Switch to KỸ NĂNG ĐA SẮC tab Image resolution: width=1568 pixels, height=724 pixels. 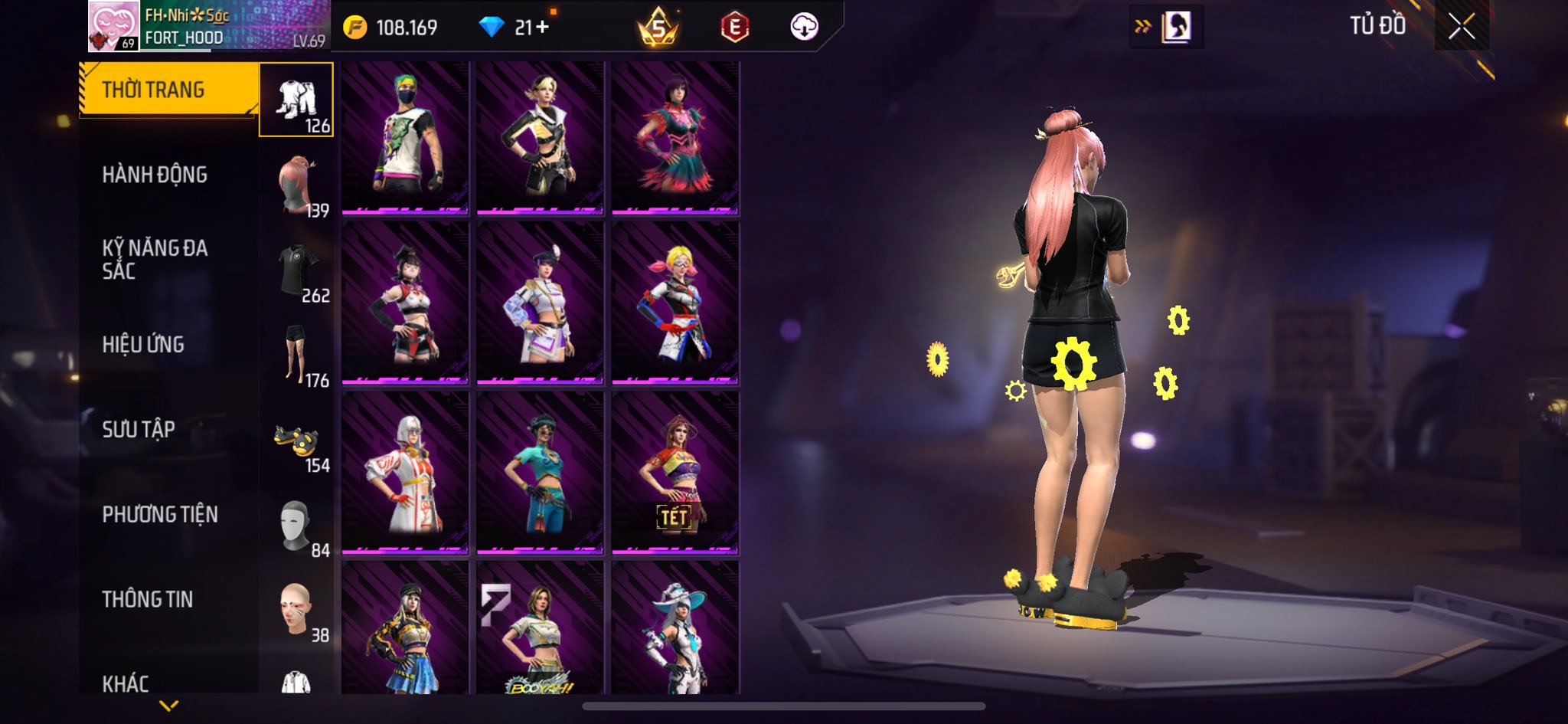pyautogui.click(x=155, y=259)
